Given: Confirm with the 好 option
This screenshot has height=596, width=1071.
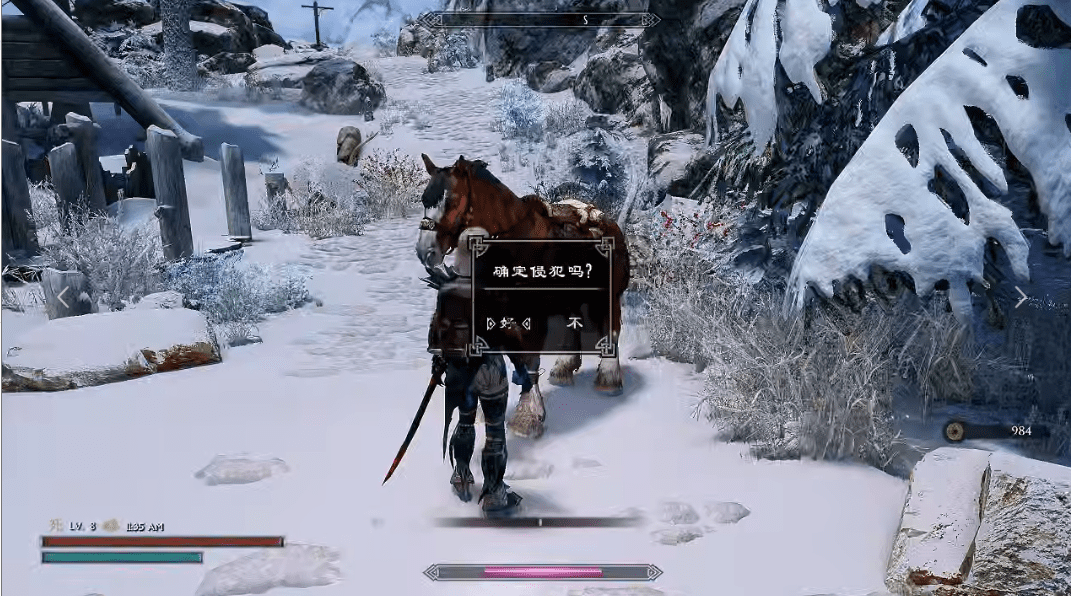Looking at the screenshot, I should pos(507,323).
